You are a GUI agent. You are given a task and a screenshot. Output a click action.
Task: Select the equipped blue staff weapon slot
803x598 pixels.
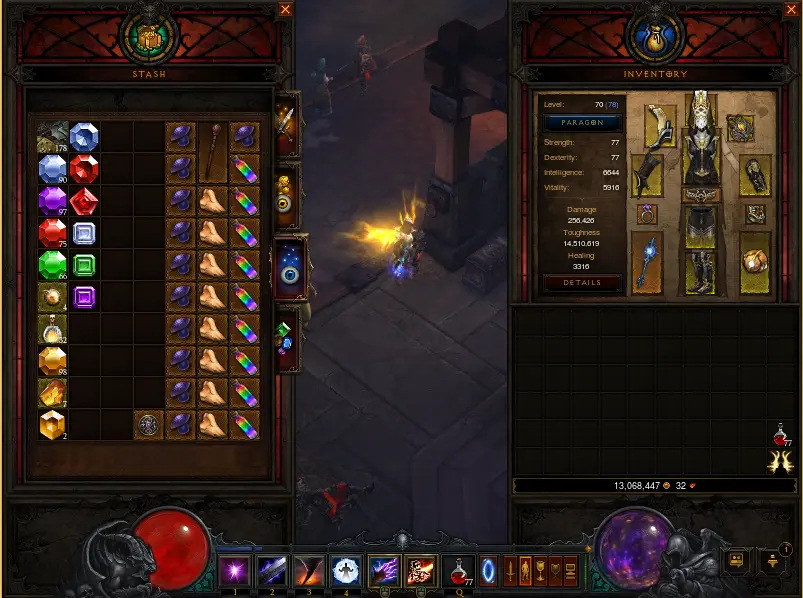(x=647, y=264)
